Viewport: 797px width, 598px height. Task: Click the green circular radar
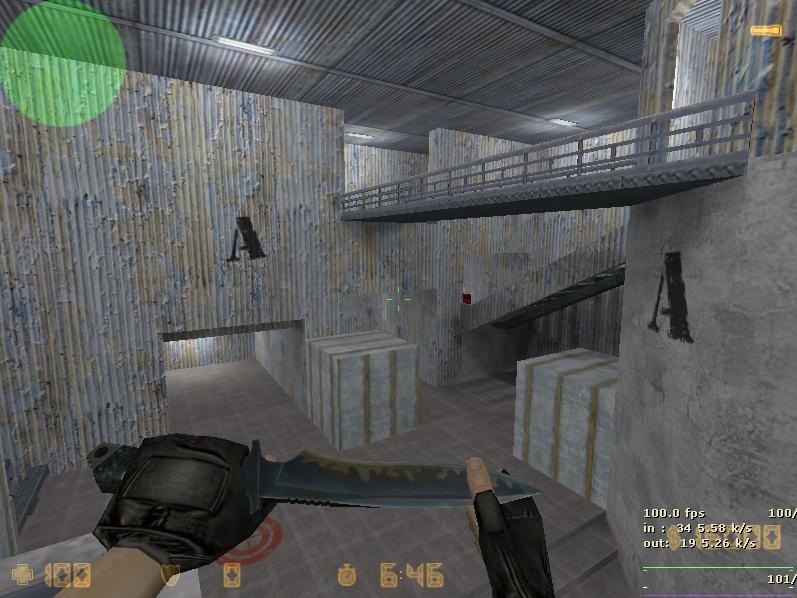pyautogui.click(x=62, y=62)
